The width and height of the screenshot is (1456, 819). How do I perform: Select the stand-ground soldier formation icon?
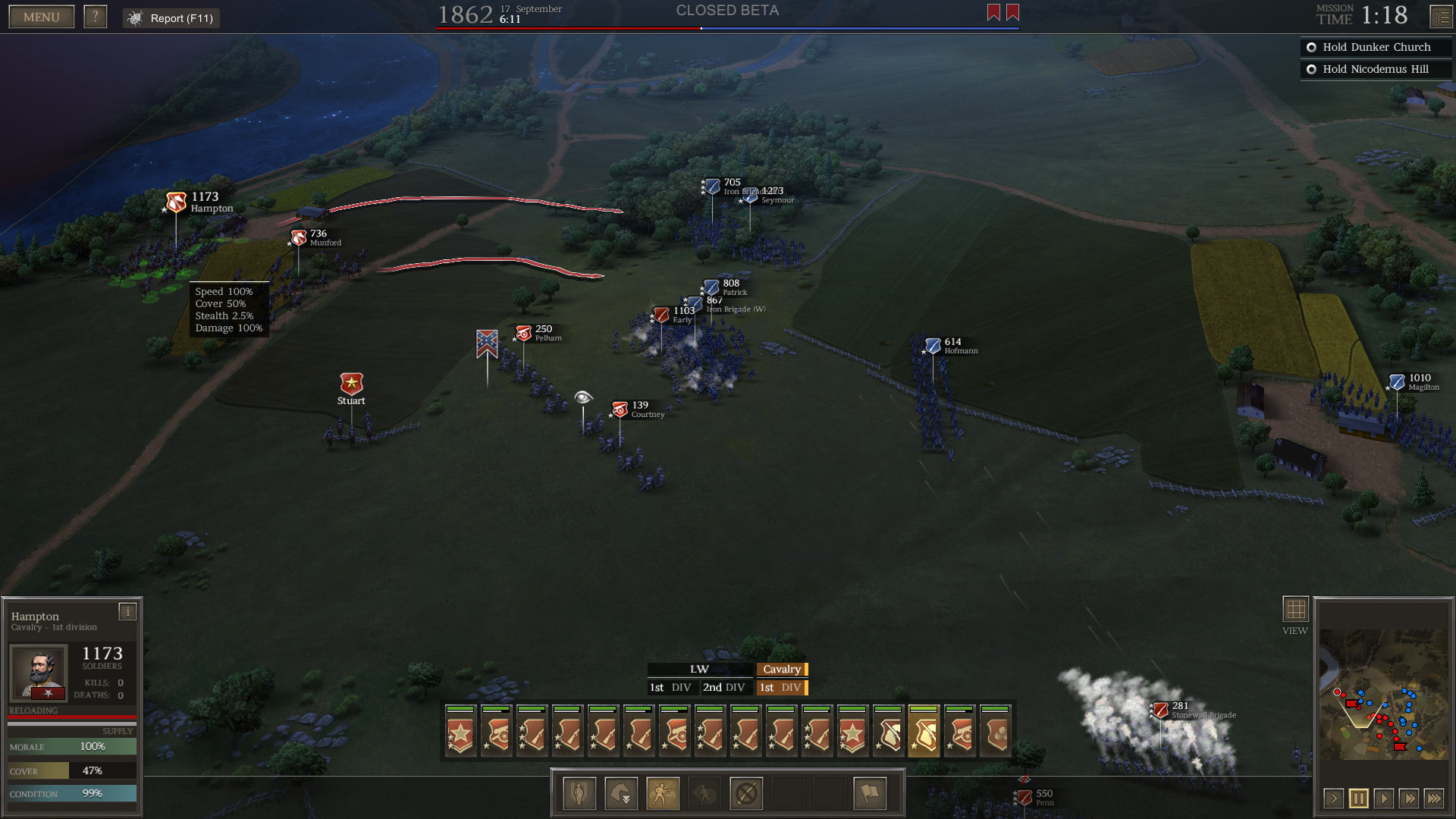(x=579, y=792)
